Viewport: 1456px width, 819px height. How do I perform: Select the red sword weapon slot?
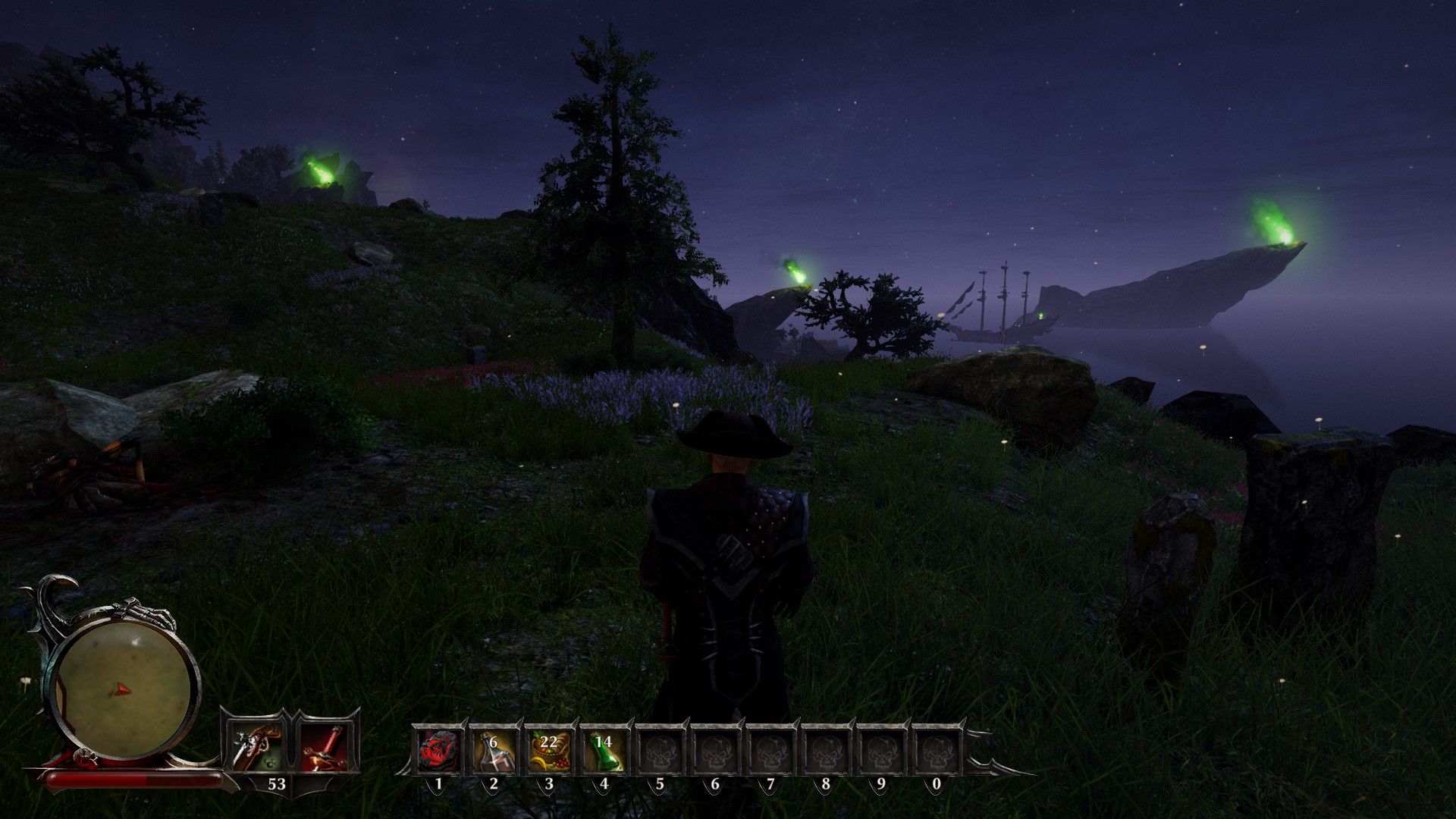325,746
